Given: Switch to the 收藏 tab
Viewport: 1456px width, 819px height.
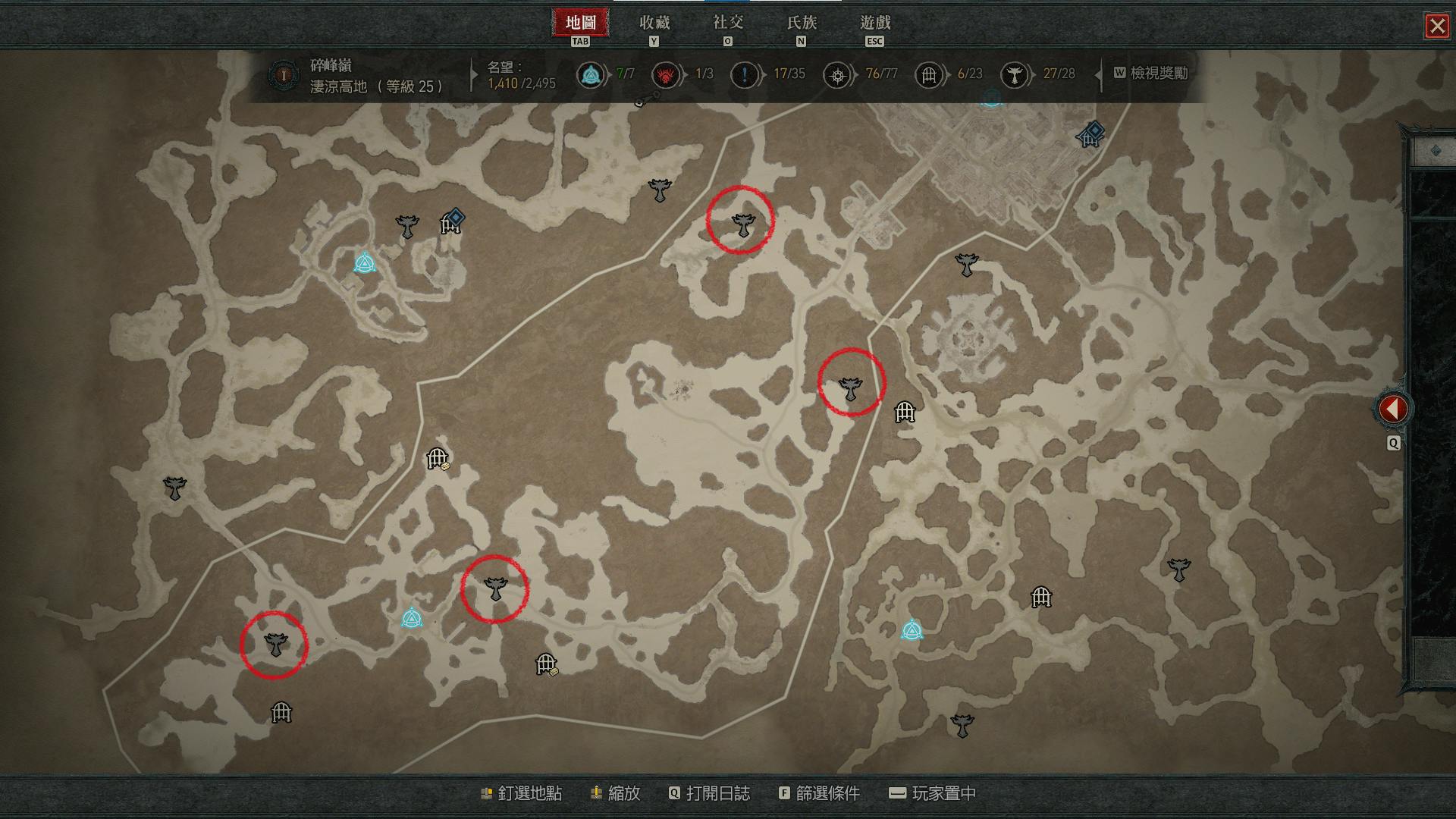Looking at the screenshot, I should [x=654, y=24].
